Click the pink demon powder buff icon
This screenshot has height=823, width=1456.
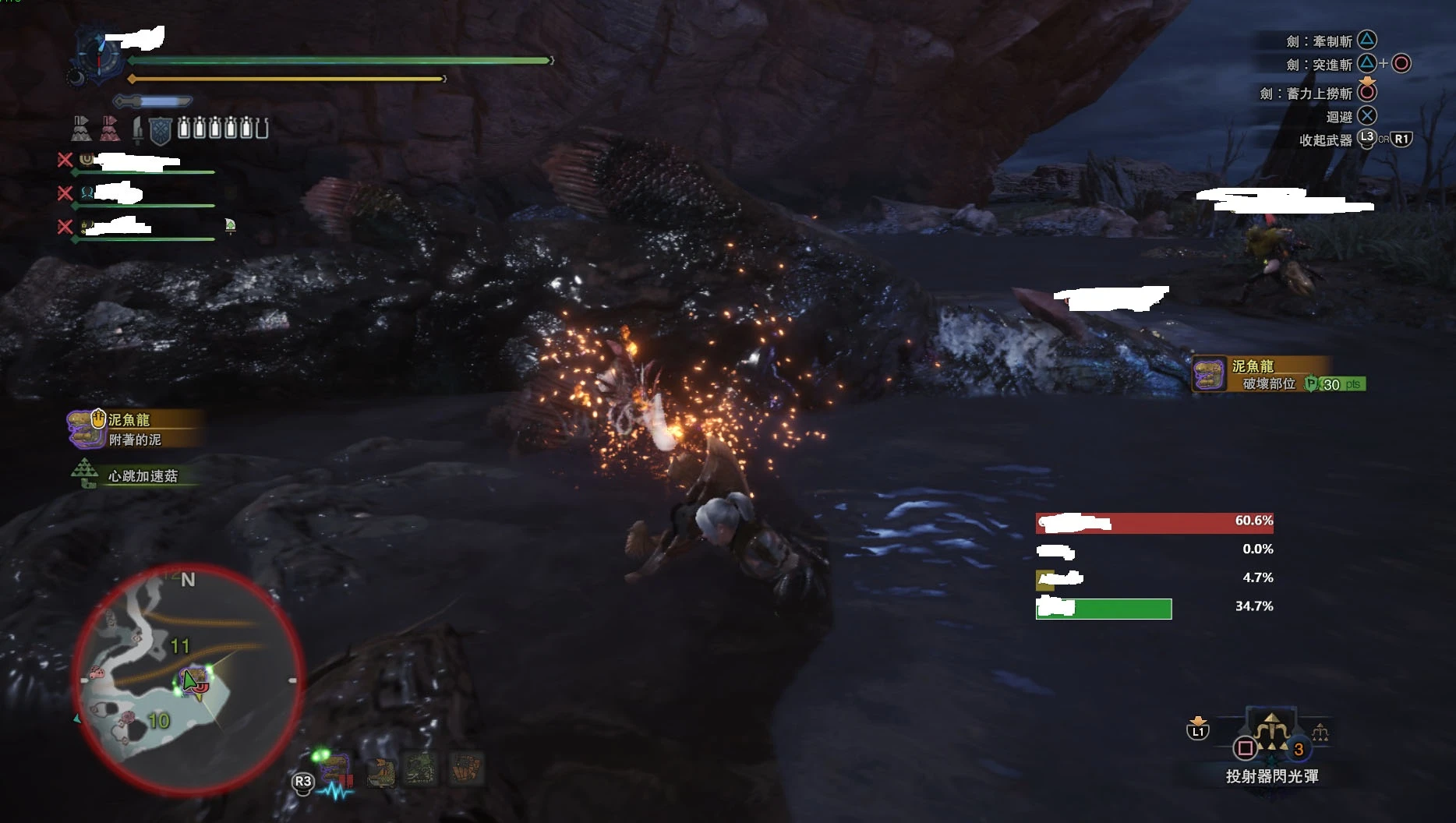[109, 129]
